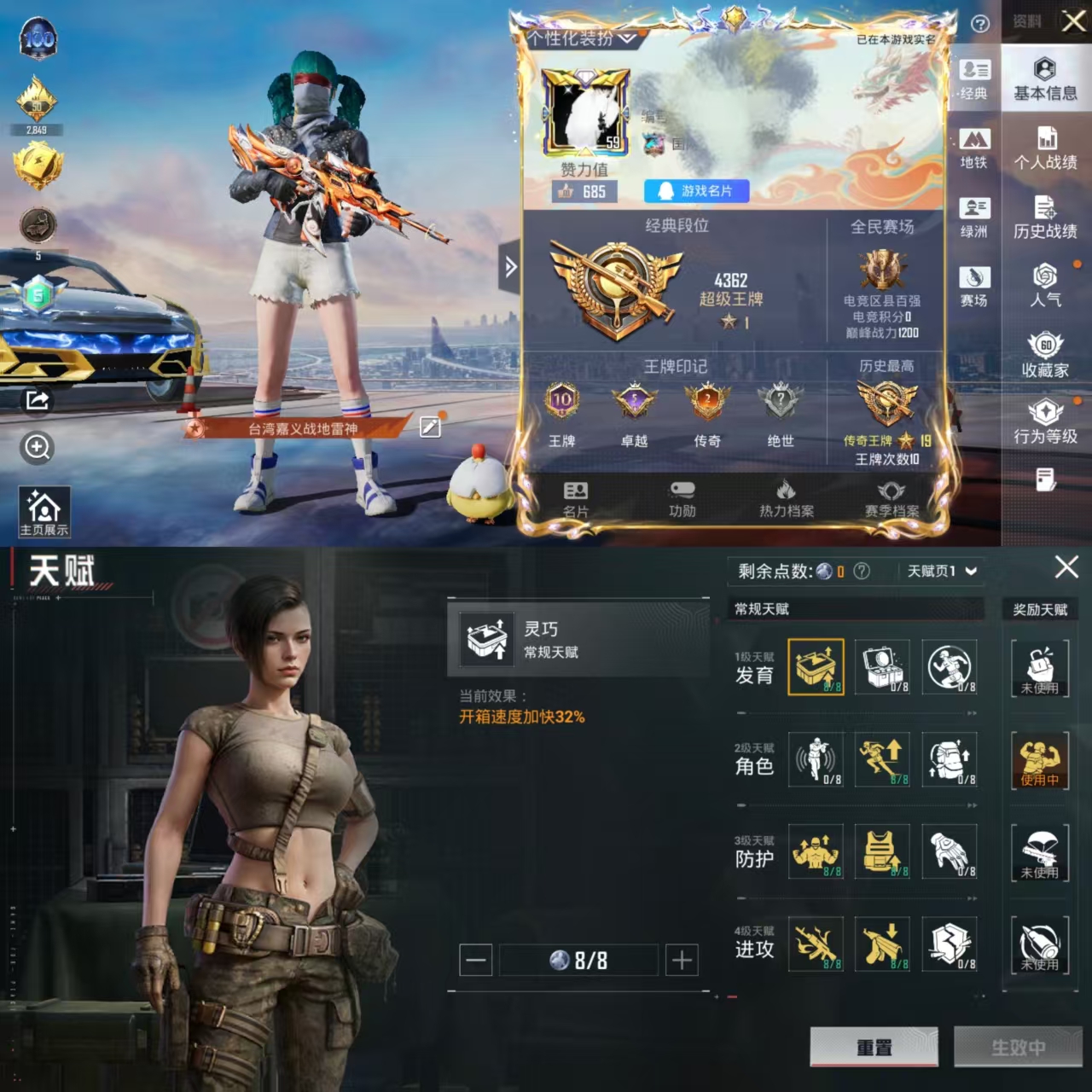This screenshot has height=1092, width=1092.
Task: Open the 天赋页1 talent page dropdown
Action: tap(941, 571)
